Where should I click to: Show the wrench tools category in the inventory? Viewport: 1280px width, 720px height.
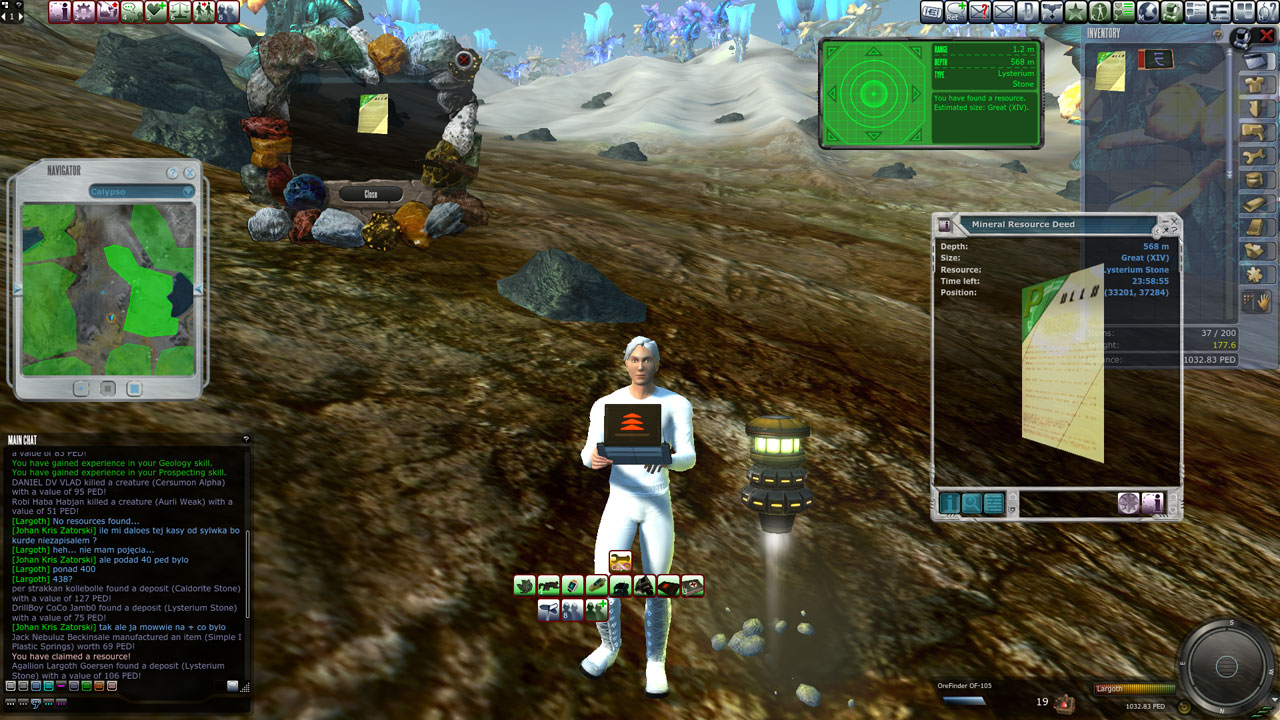tap(1254, 156)
